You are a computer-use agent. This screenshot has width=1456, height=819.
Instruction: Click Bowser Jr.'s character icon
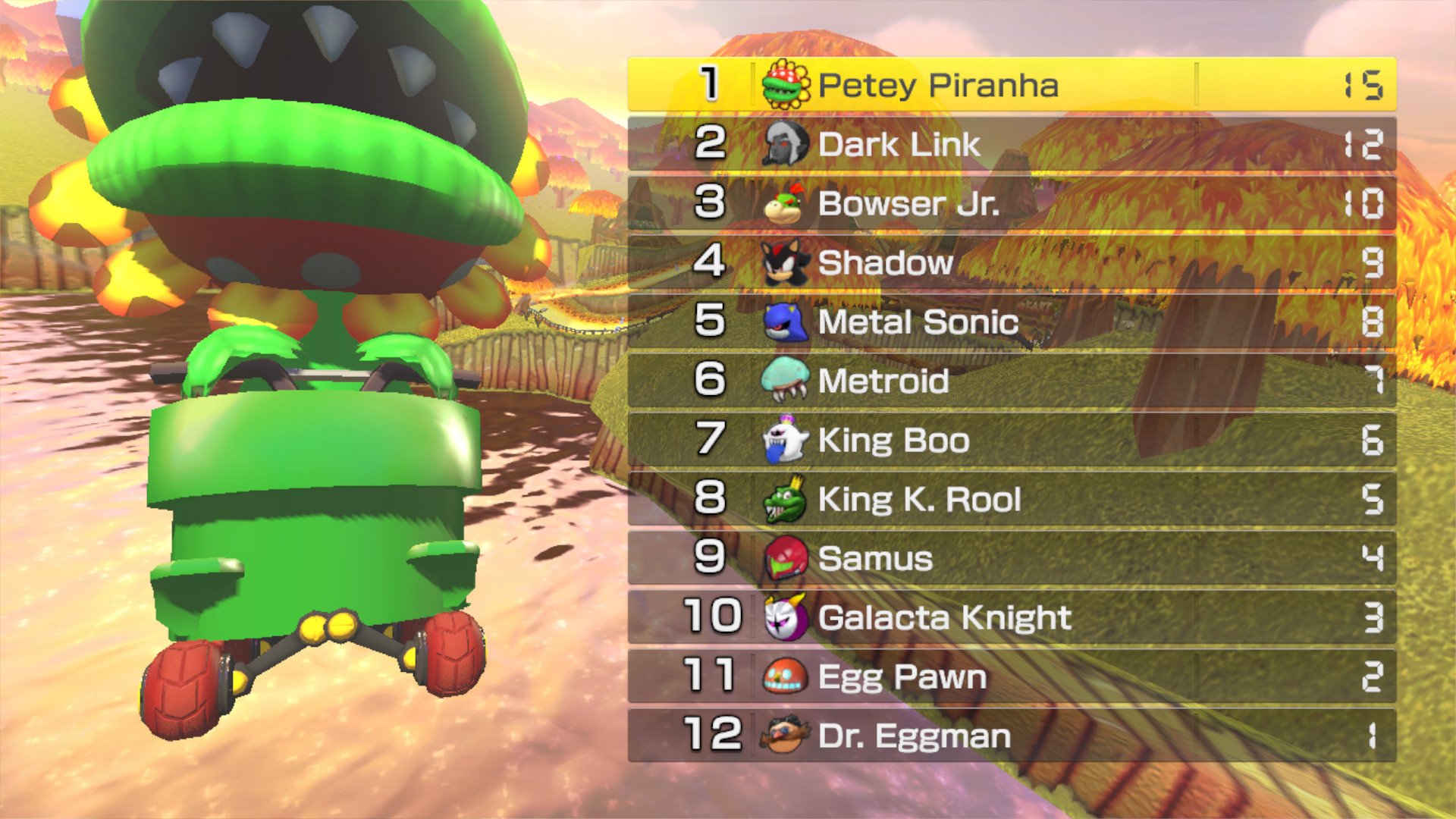(x=788, y=204)
